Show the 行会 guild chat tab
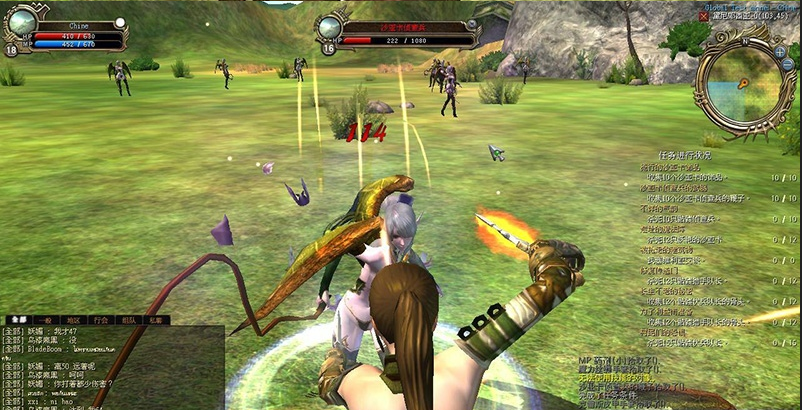Viewport: 802px width, 410px height. [x=100, y=320]
